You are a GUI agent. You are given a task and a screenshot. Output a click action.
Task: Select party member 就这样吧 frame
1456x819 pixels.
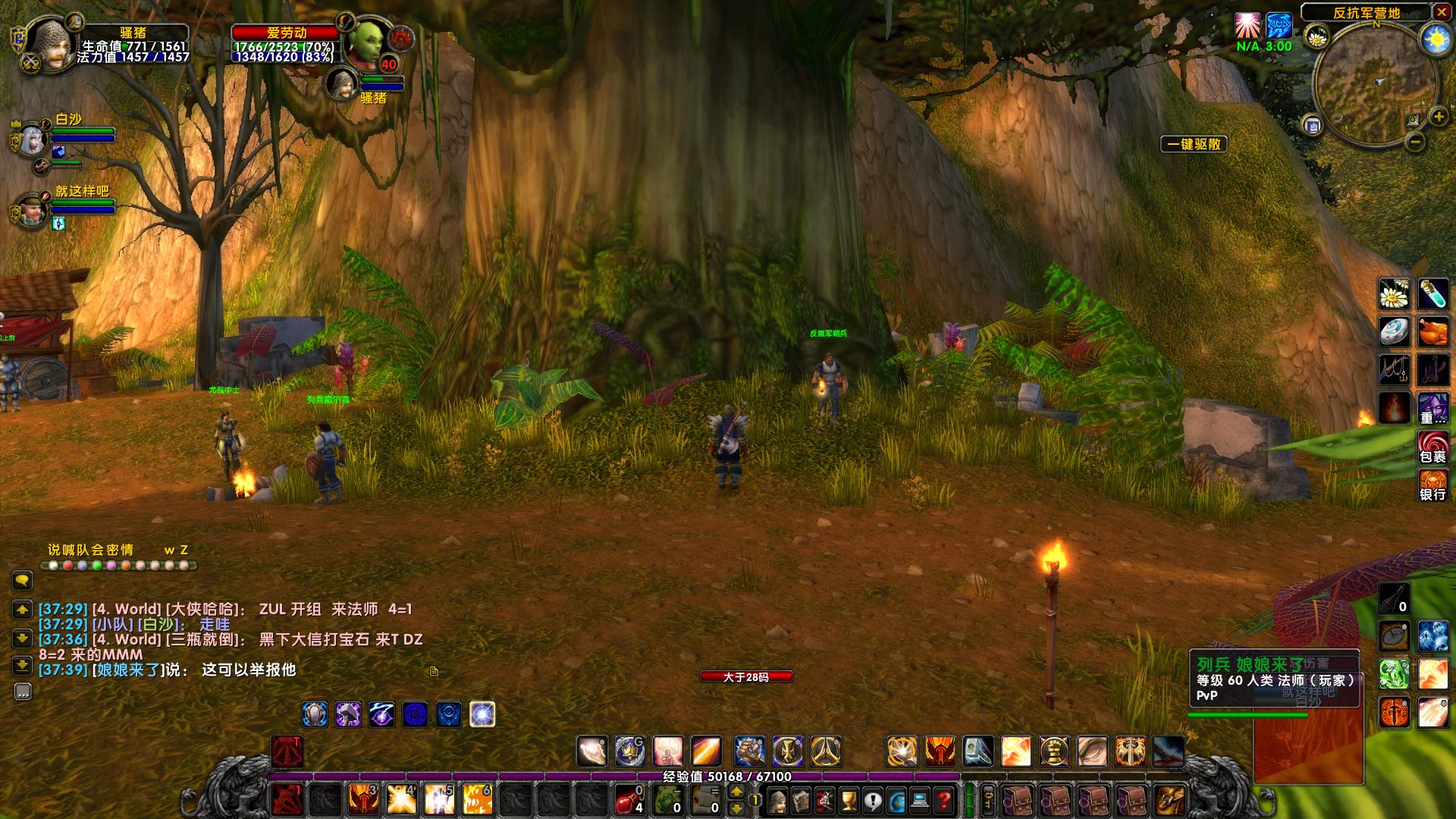pos(32,211)
